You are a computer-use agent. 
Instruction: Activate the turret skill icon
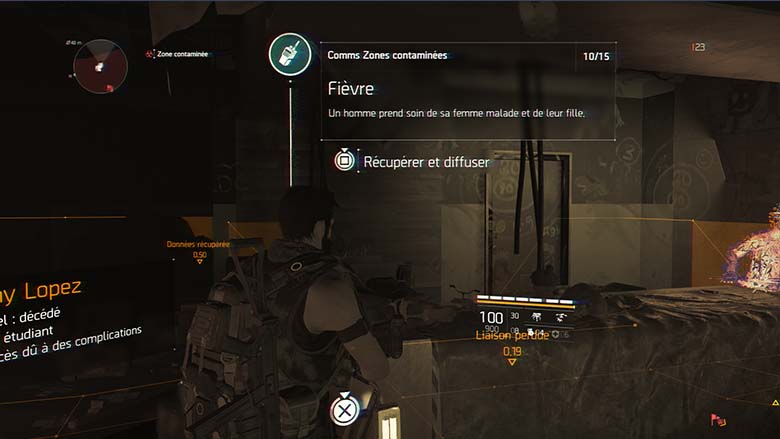click(x=537, y=316)
